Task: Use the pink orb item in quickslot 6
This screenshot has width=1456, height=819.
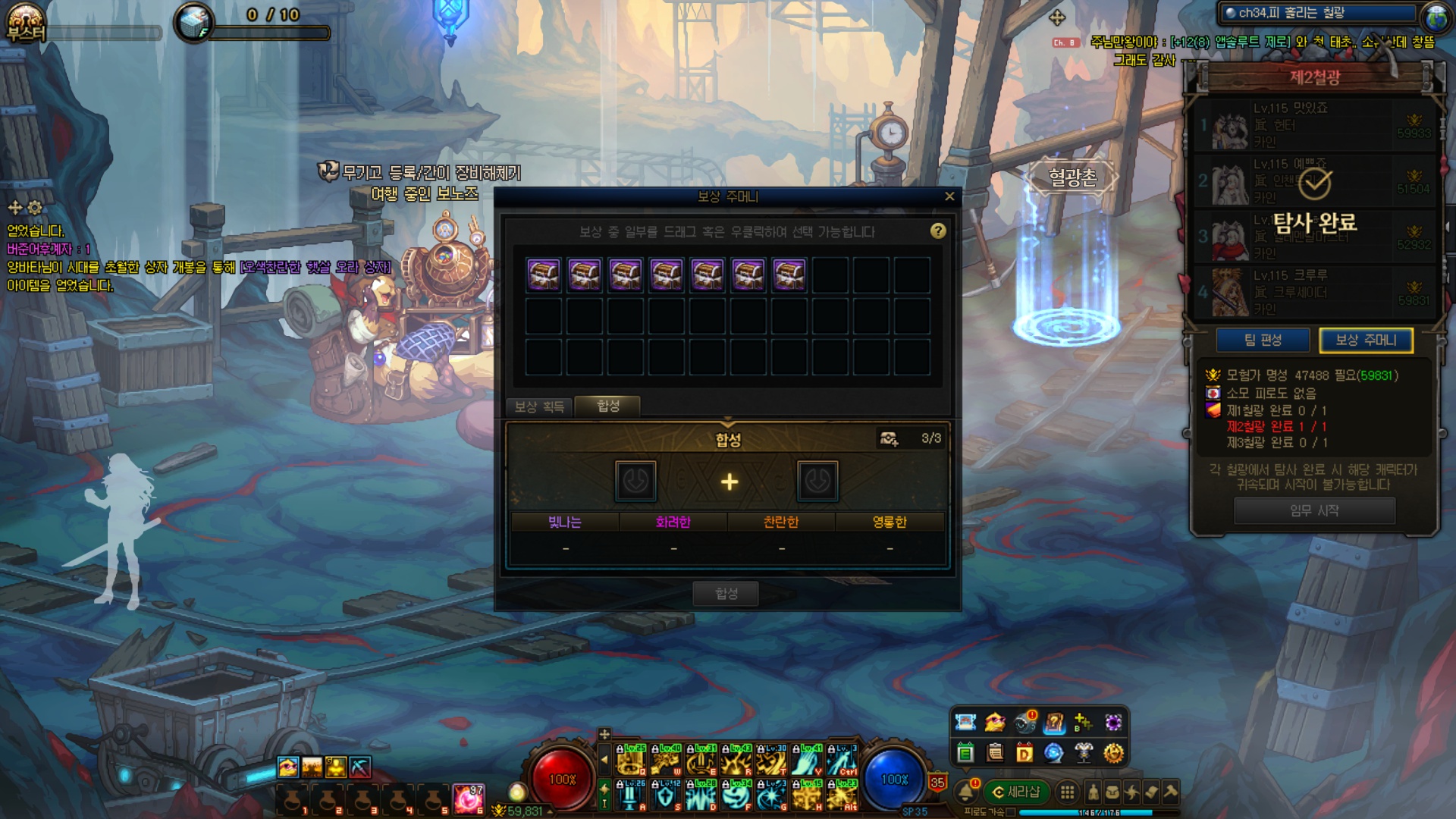Action: (468, 799)
